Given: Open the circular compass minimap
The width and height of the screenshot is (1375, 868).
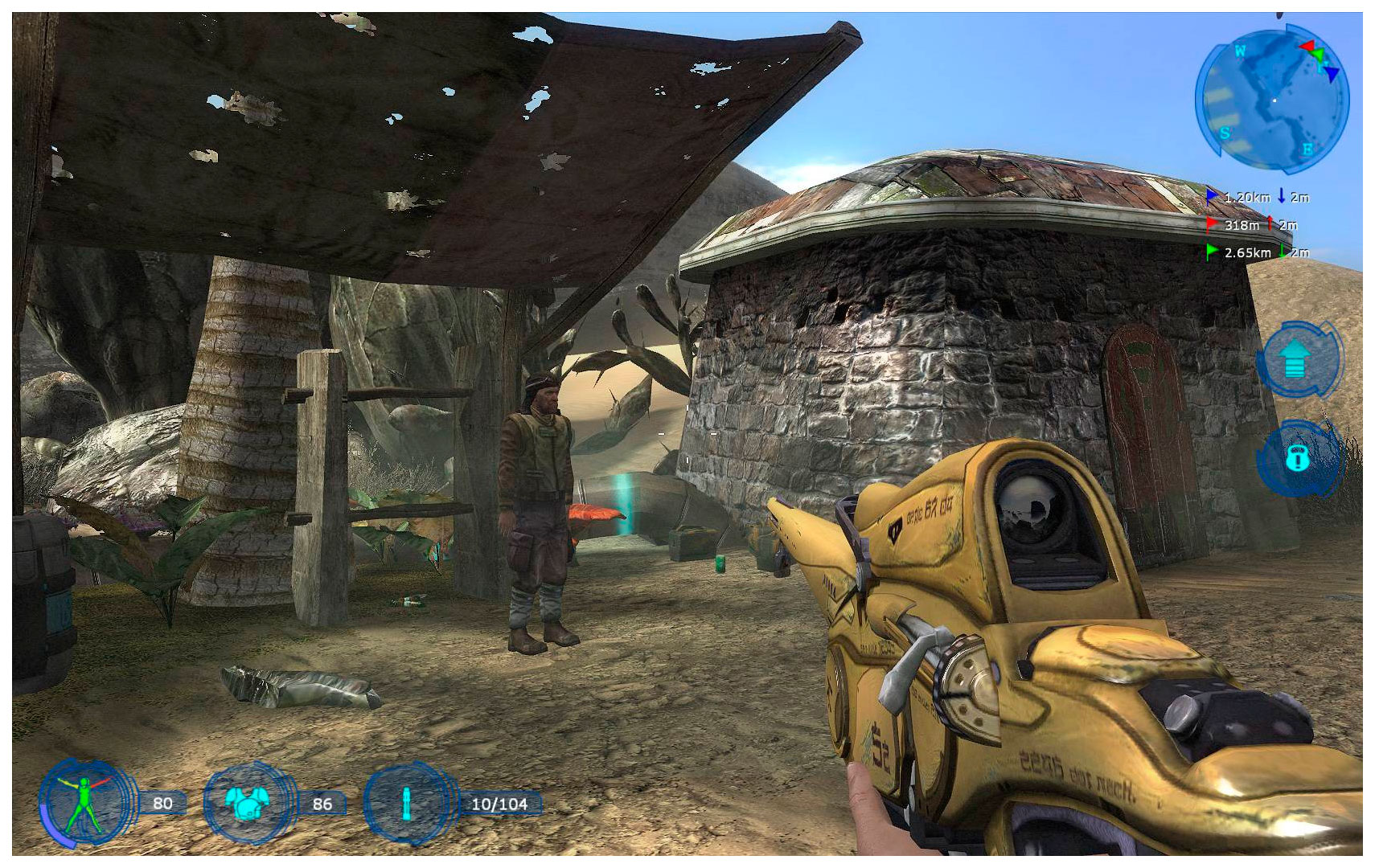Looking at the screenshot, I should point(1272,100).
